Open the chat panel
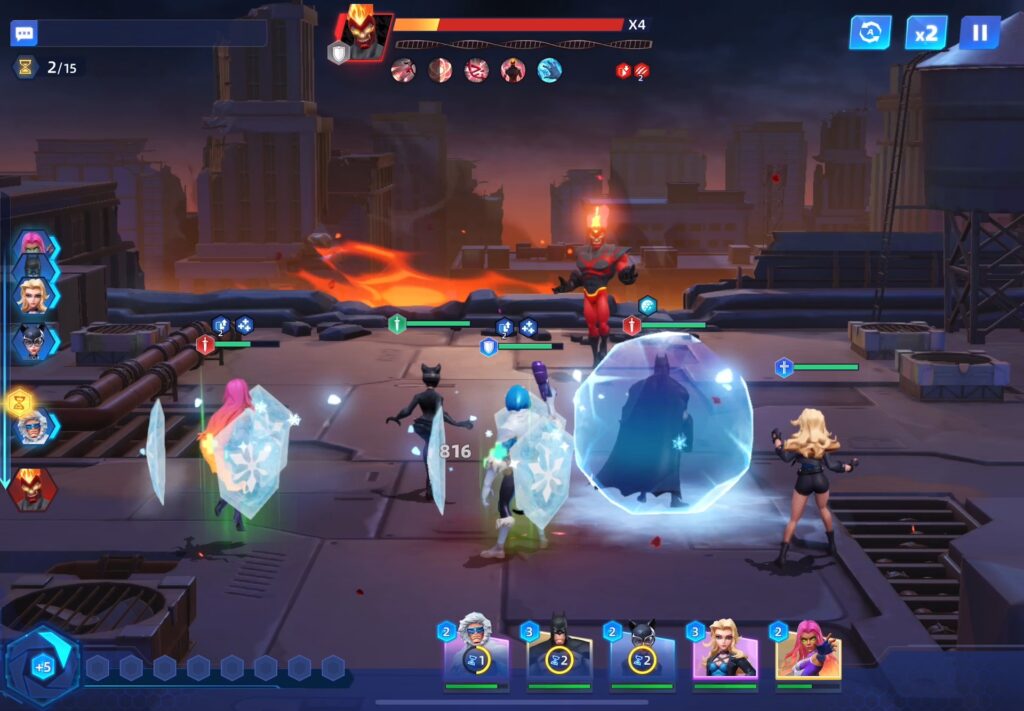Image resolution: width=1024 pixels, height=711 pixels. pos(24,33)
